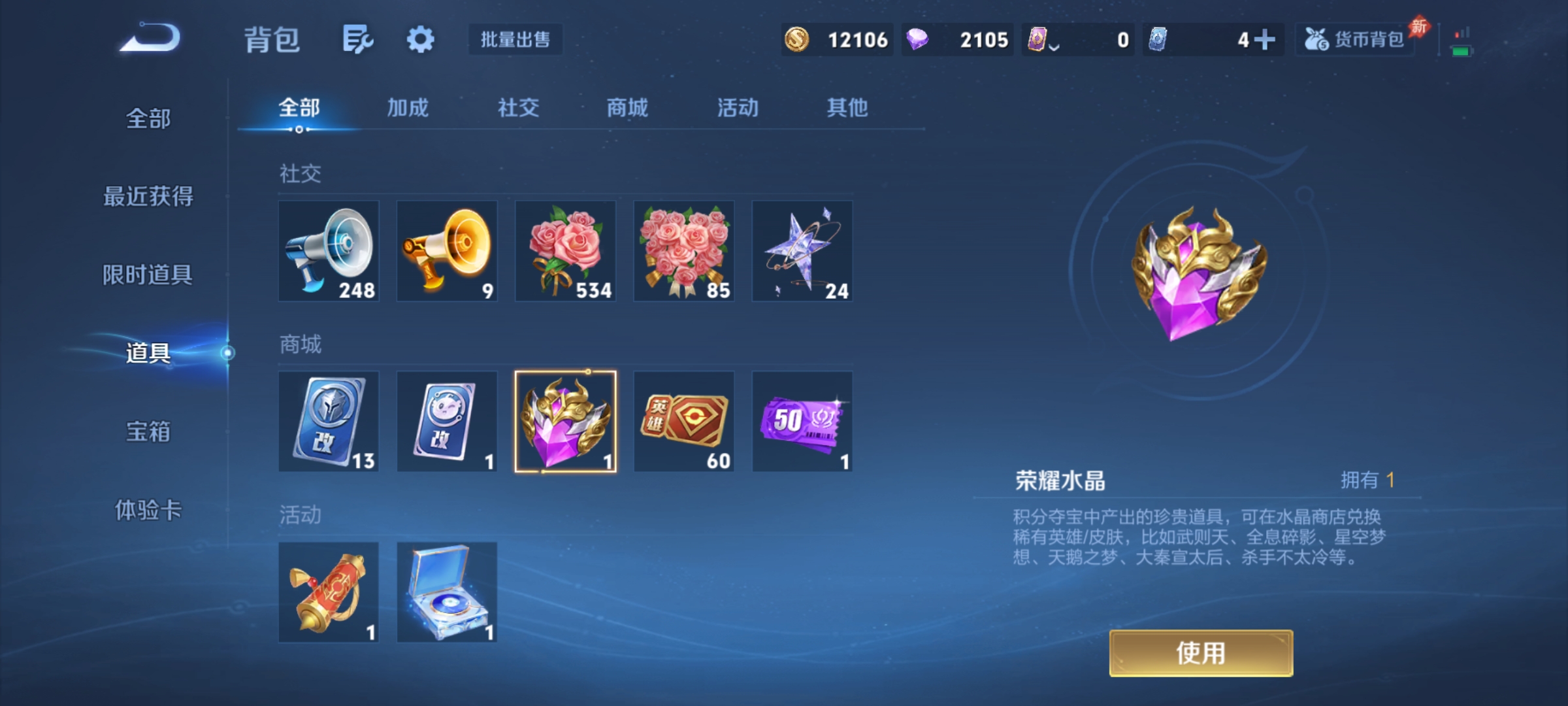The height and width of the screenshot is (706, 1568).
Task: Select the gold megaphone item
Action: click(x=447, y=251)
